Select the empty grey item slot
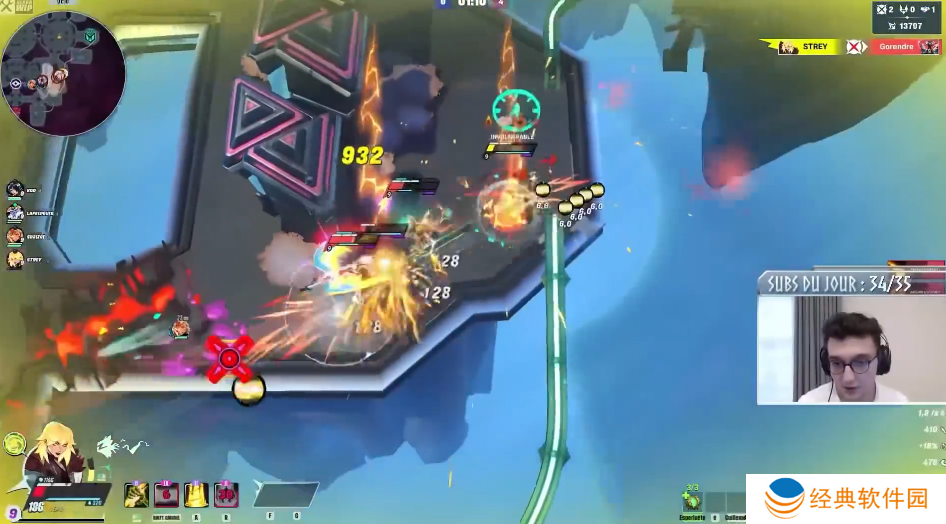946x524 pixels. coord(286,494)
